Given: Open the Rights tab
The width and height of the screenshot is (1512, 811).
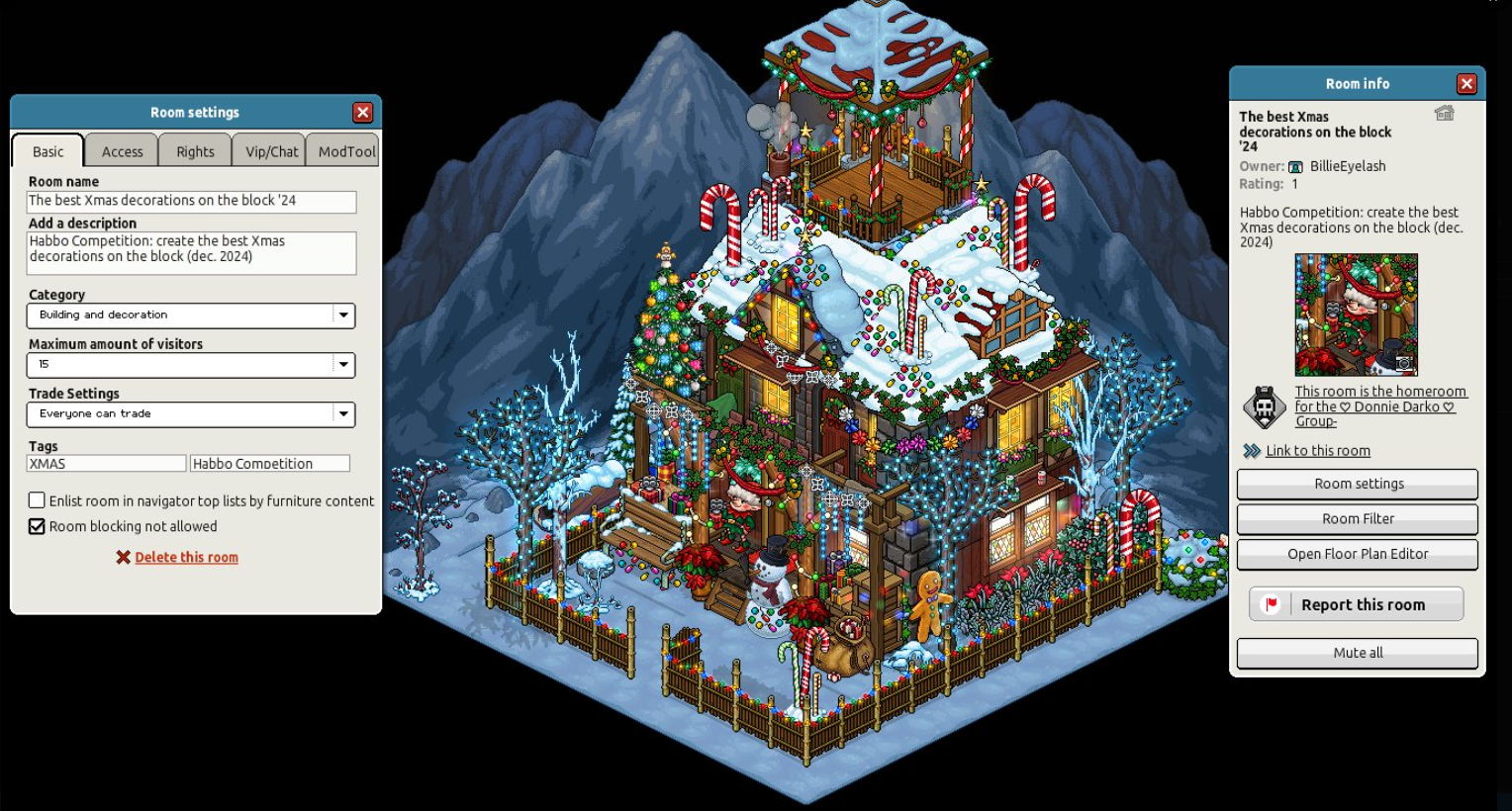Looking at the screenshot, I should (x=195, y=151).
